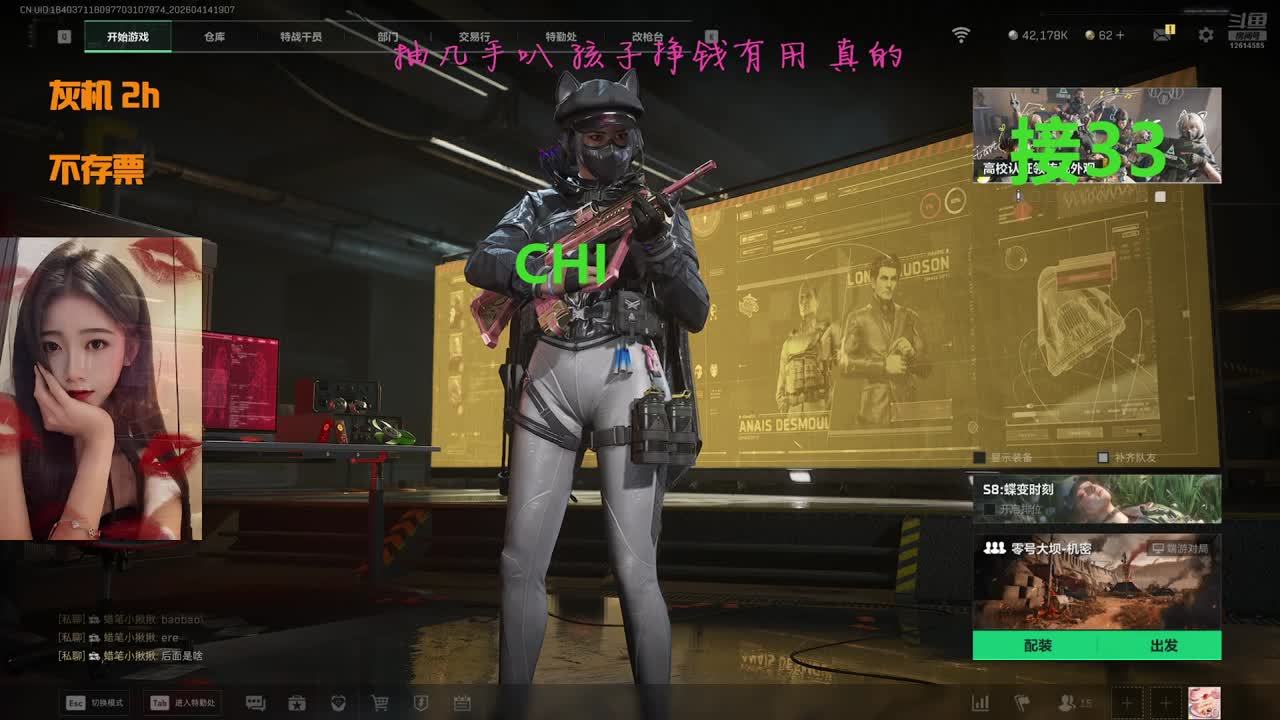Open the 特战干员 operators tab
The image size is (1280, 720).
coord(301,37)
